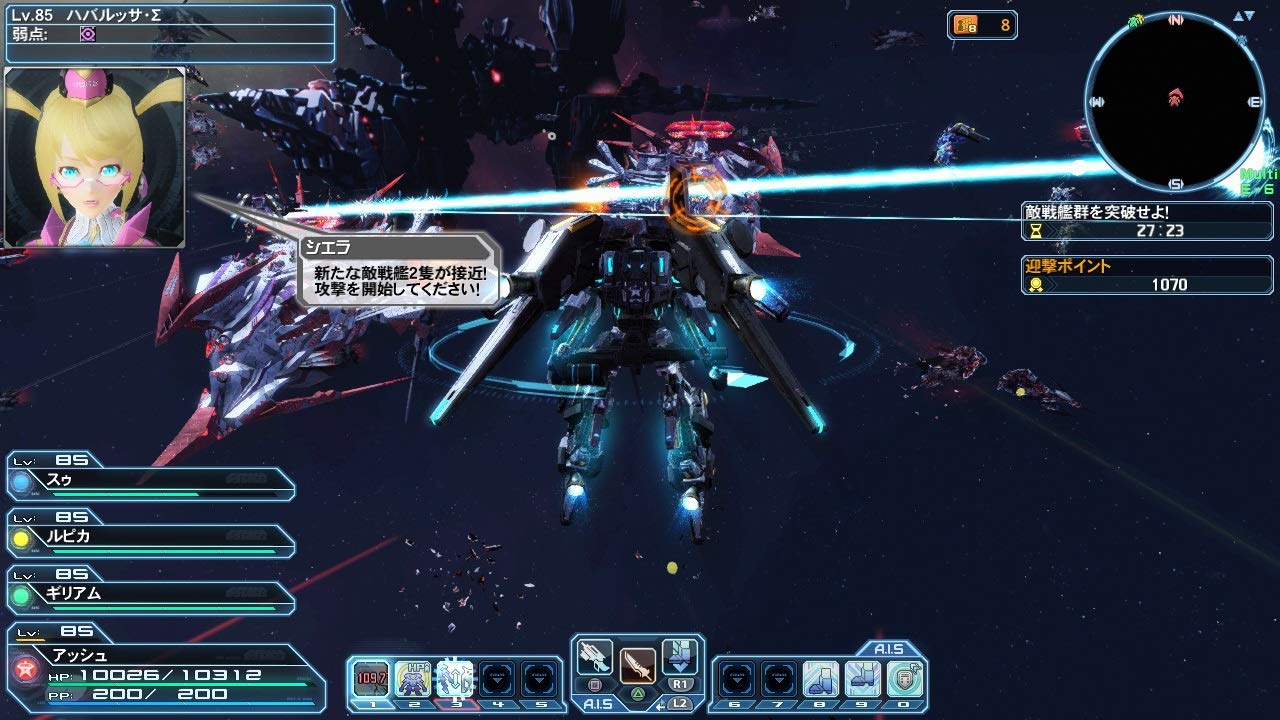Open the dropdown arrow on subpalette slot 7
This screenshot has width=1280, height=720.
point(779,676)
